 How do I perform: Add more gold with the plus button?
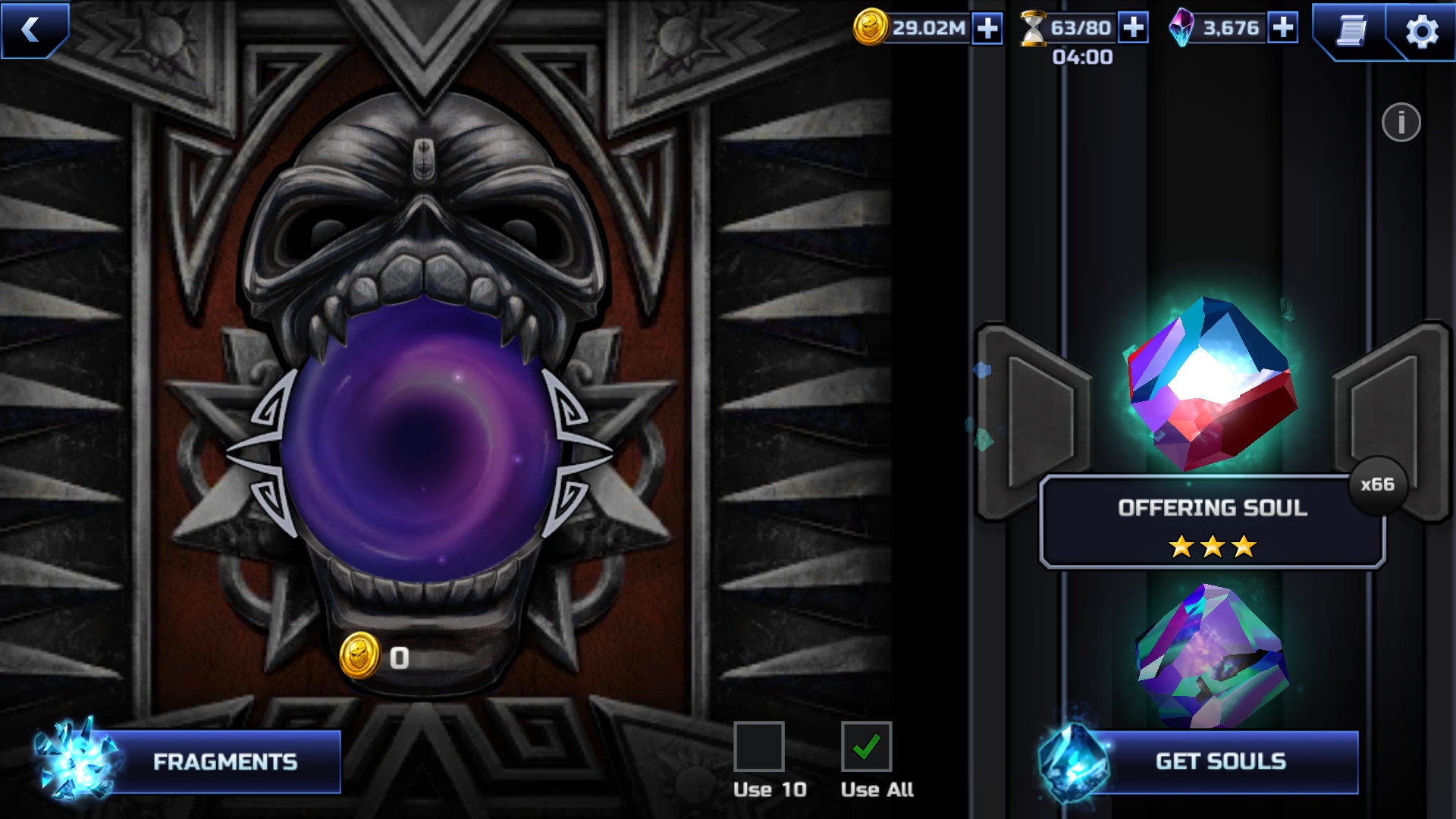point(987,29)
